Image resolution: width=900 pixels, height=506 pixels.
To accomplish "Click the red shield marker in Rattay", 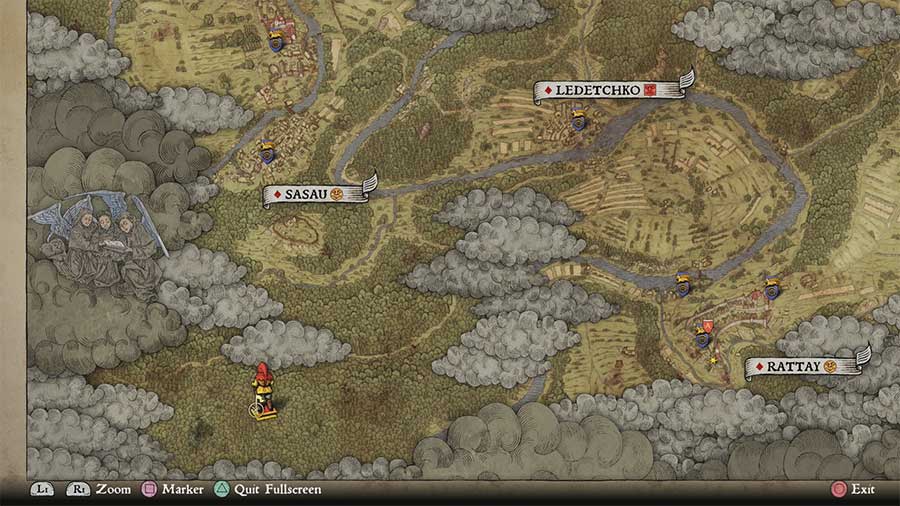I will (708, 325).
